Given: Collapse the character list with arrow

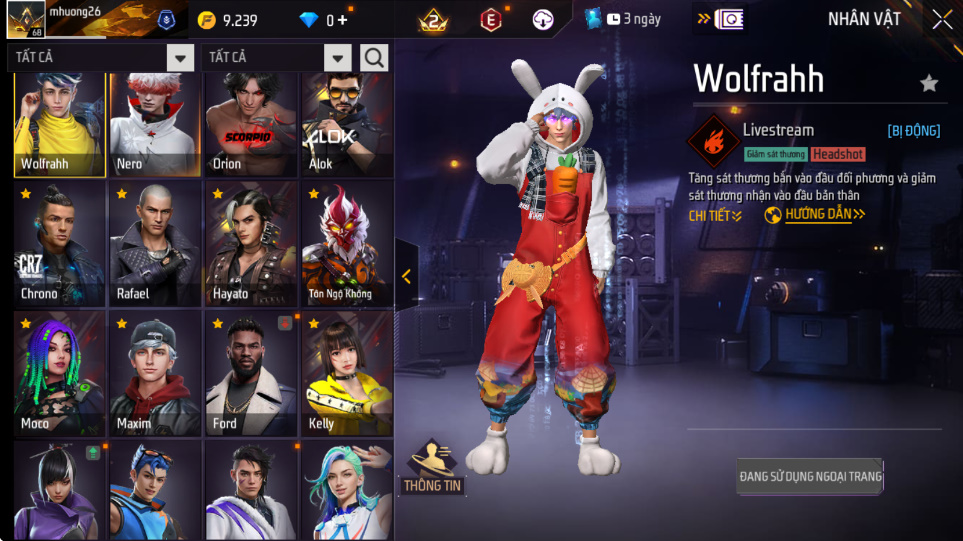Looking at the screenshot, I should point(406,277).
